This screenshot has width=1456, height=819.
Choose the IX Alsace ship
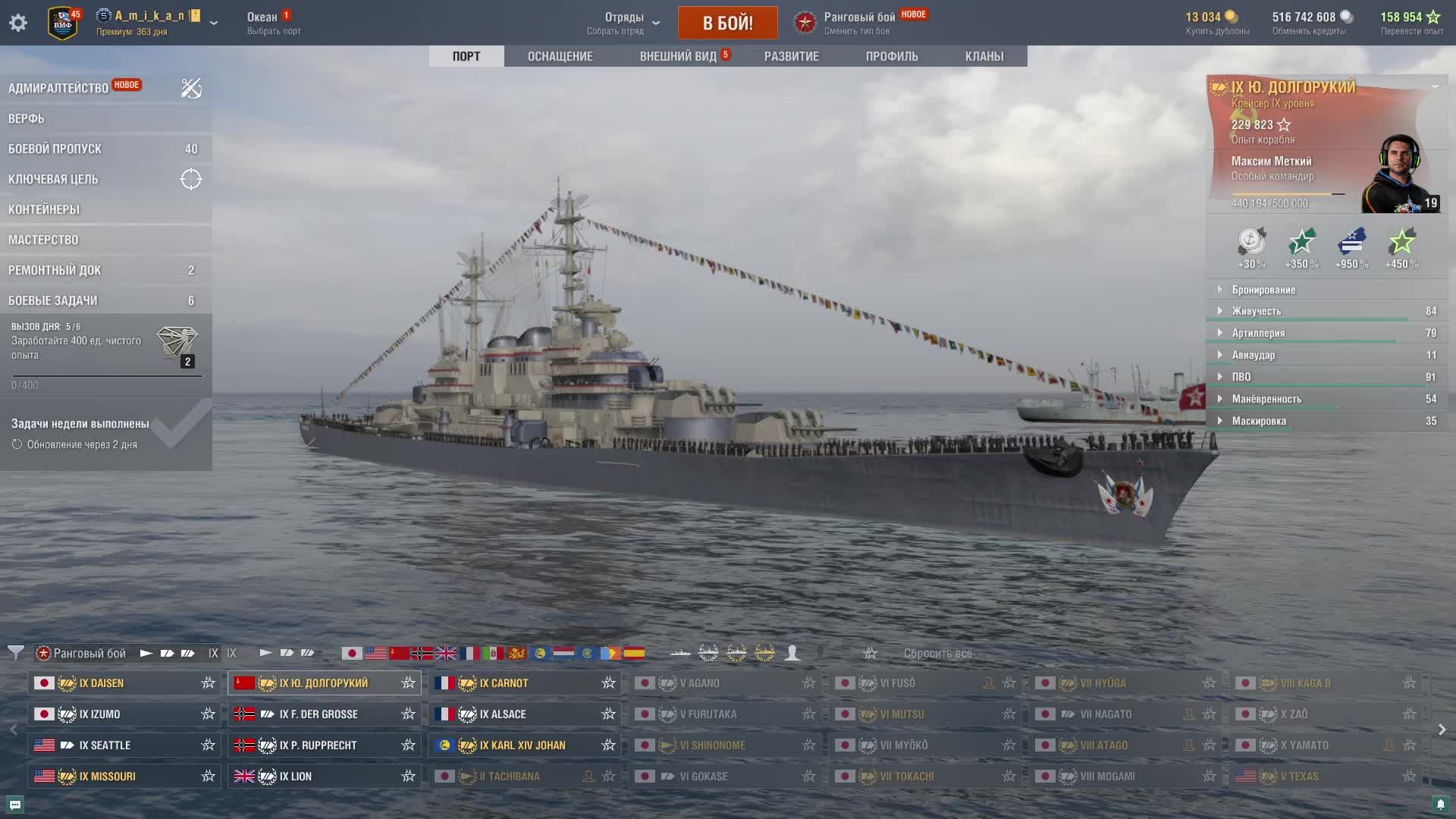click(503, 714)
